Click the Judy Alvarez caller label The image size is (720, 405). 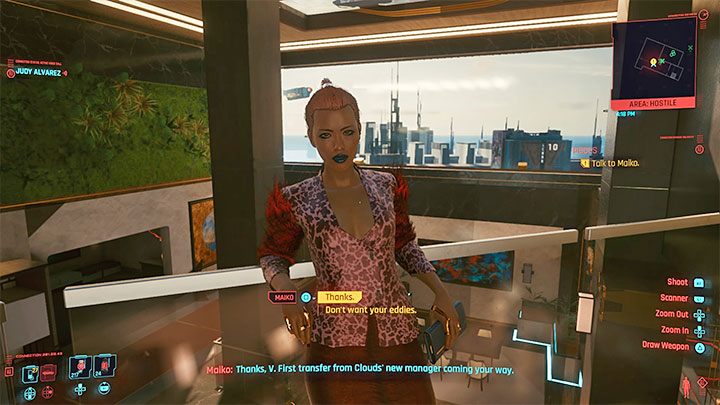[x=36, y=72]
